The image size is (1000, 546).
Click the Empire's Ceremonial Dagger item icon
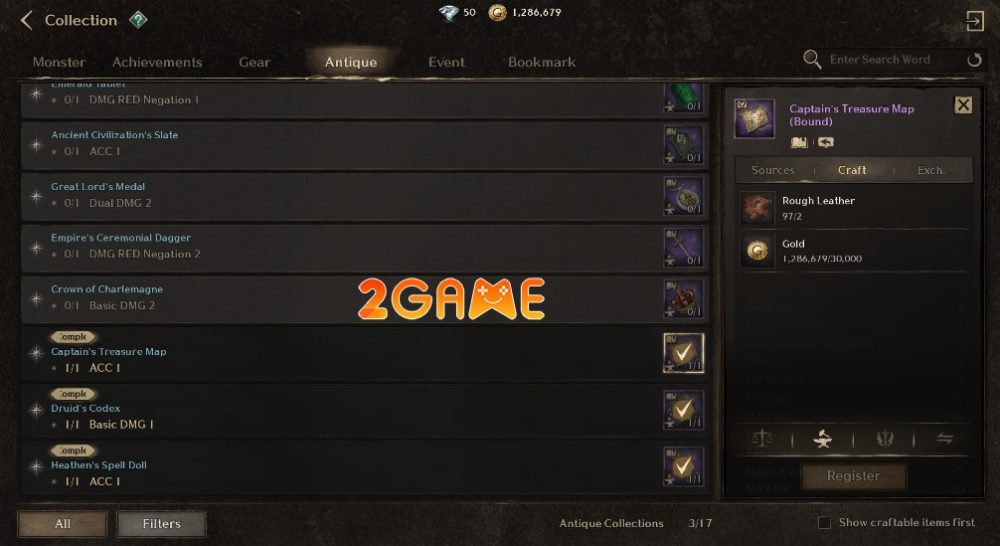[683, 246]
